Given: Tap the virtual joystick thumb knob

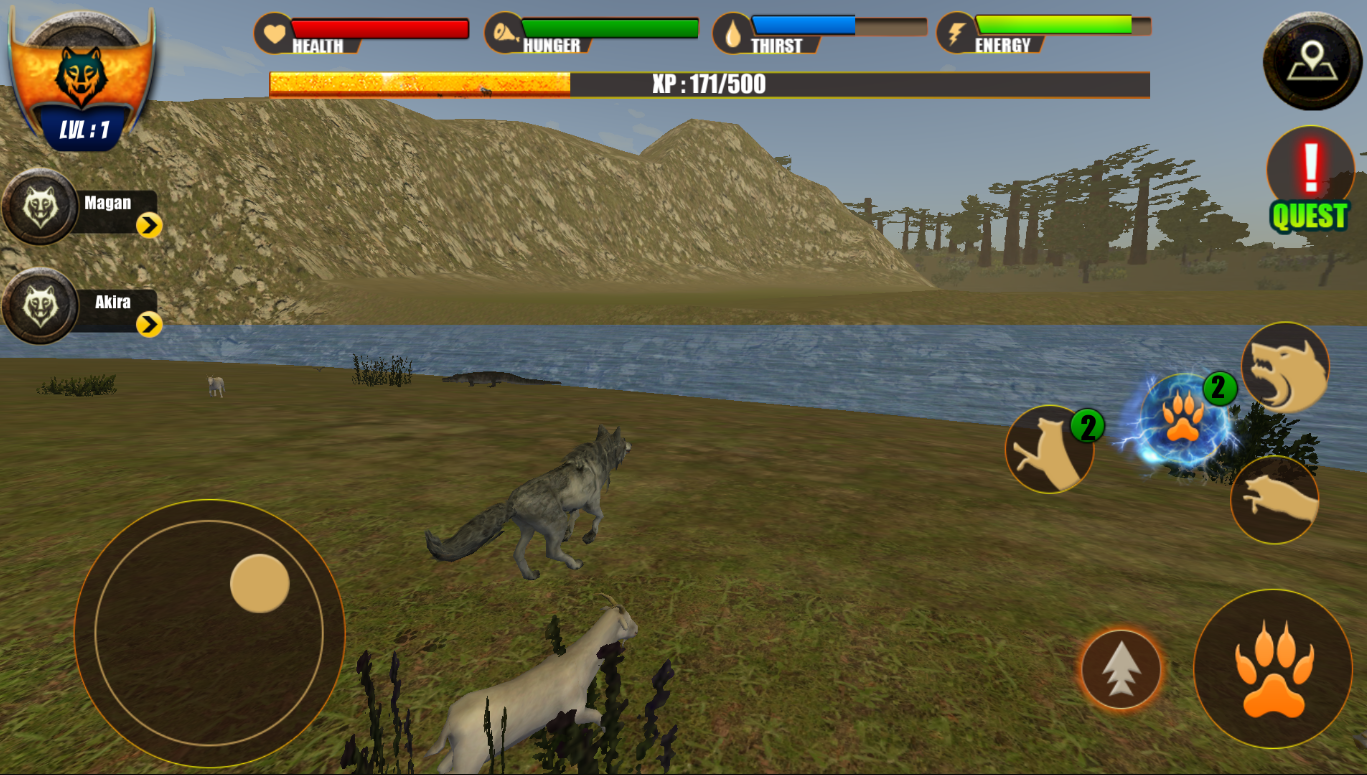Looking at the screenshot, I should pyautogui.click(x=260, y=583).
